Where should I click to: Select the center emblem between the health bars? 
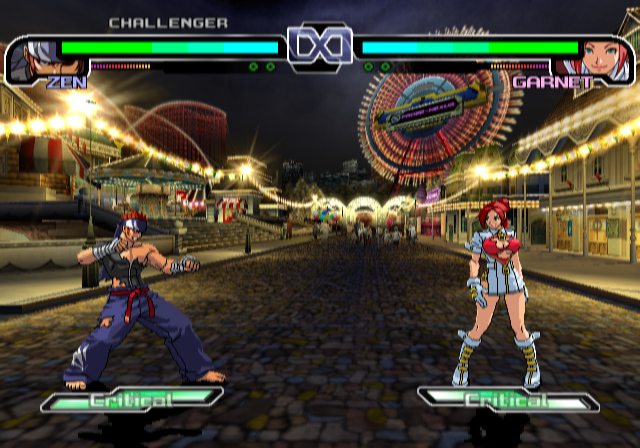click(319, 47)
